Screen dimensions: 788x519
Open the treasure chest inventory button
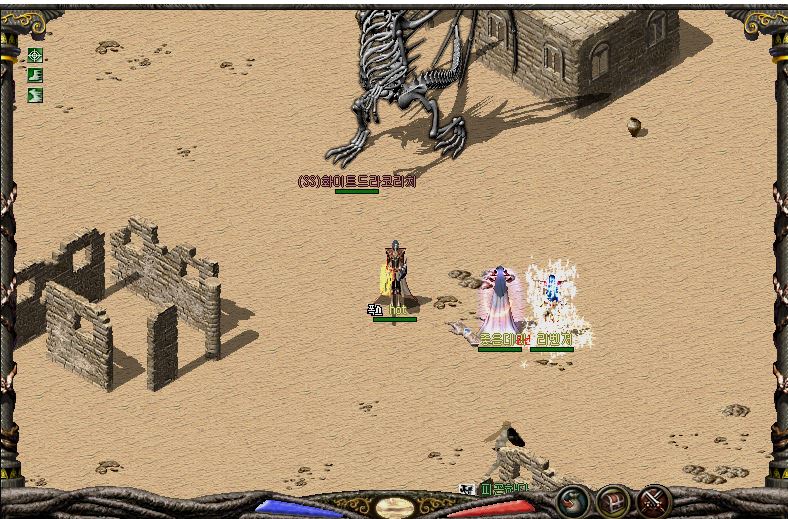click(614, 500)
